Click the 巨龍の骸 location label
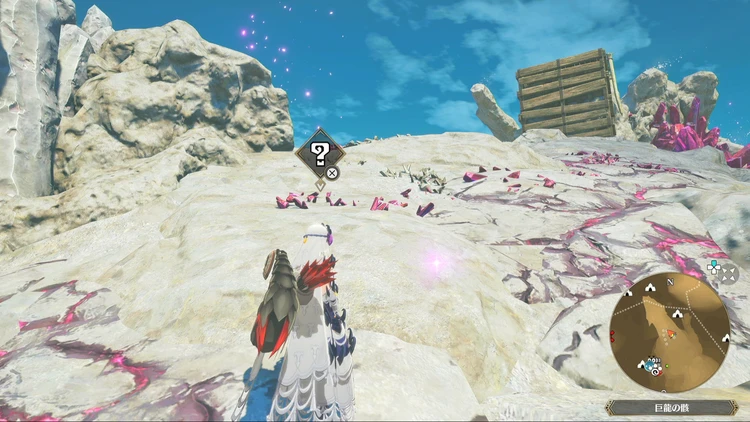The height and width of the screenshot is (422, 750). pos(671,408)
